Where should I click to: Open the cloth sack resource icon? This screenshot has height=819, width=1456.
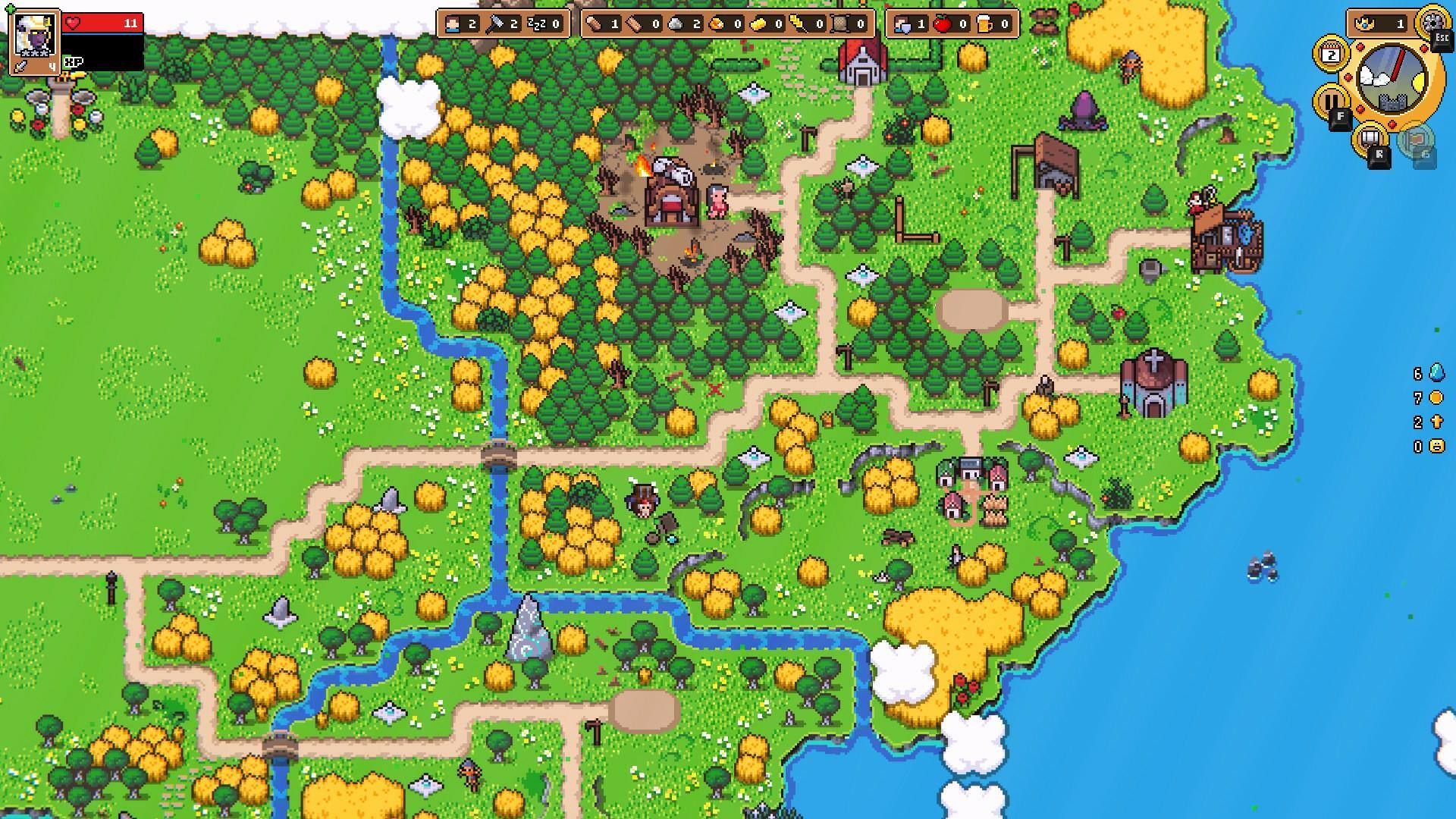[x=839, y=24]
